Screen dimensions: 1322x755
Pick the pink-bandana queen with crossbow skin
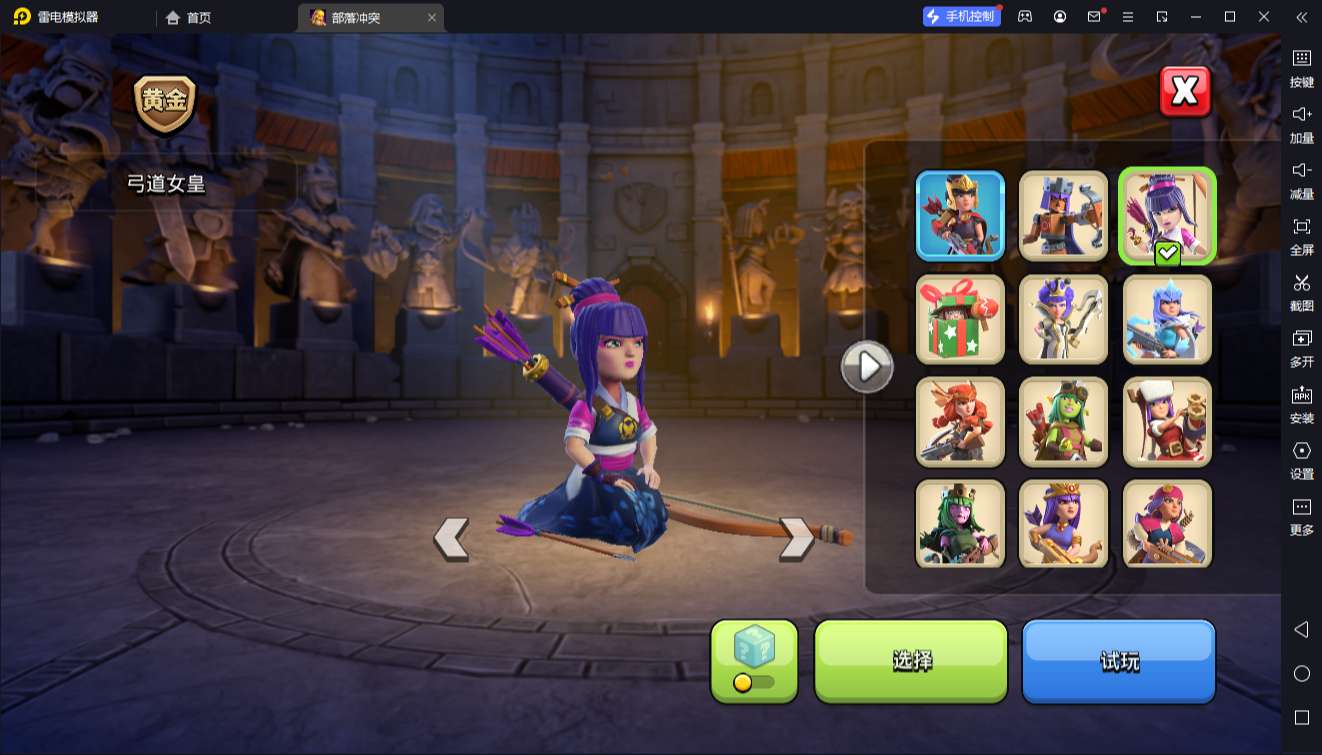pos(1167,524)
